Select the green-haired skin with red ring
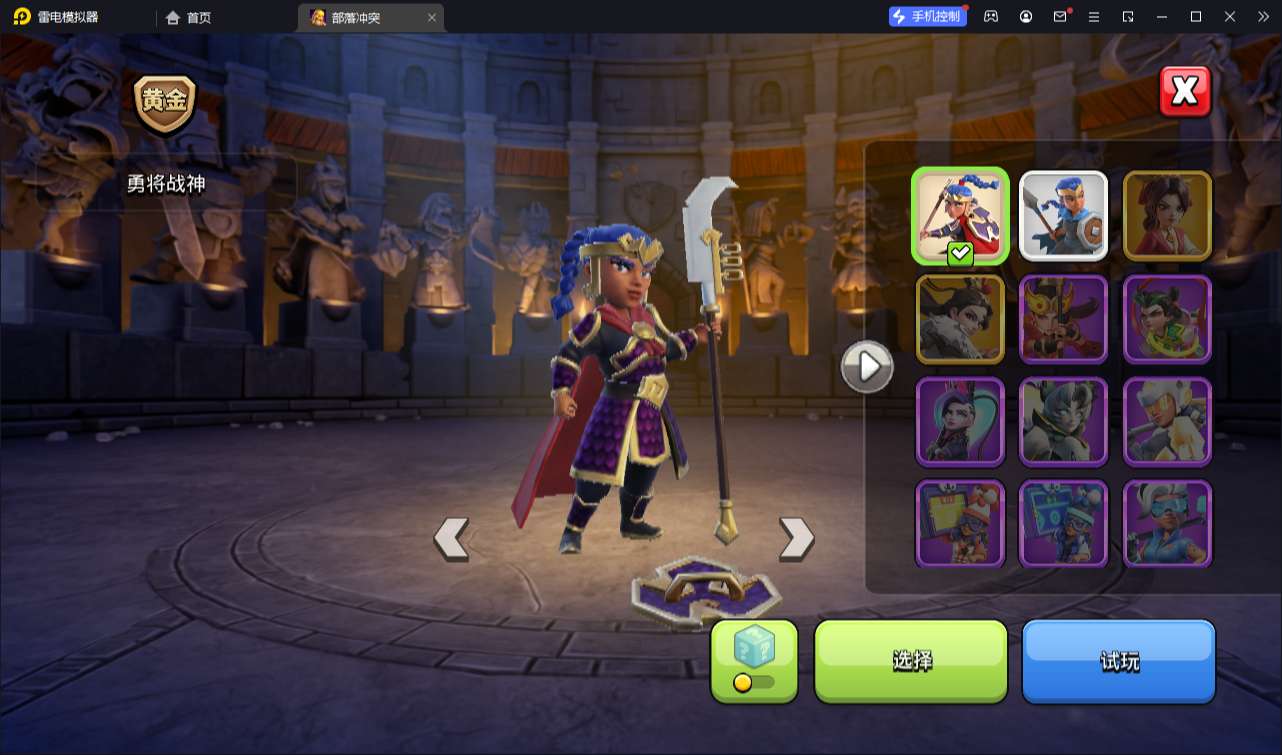The width and height of the screenshot is (1282, 755). pyautogui.click(x=1167, y=319)
